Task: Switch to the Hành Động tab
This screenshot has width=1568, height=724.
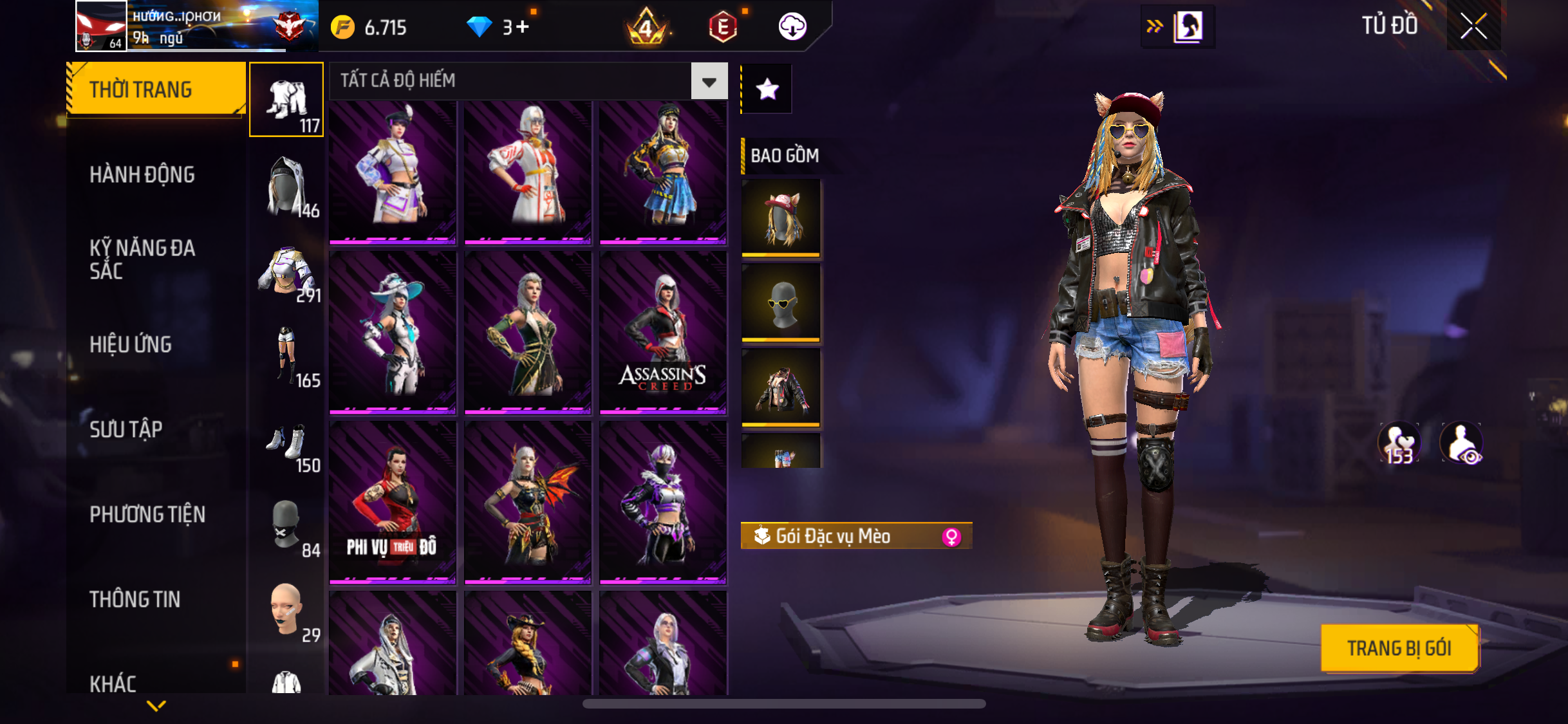Action: pos(142,174)
